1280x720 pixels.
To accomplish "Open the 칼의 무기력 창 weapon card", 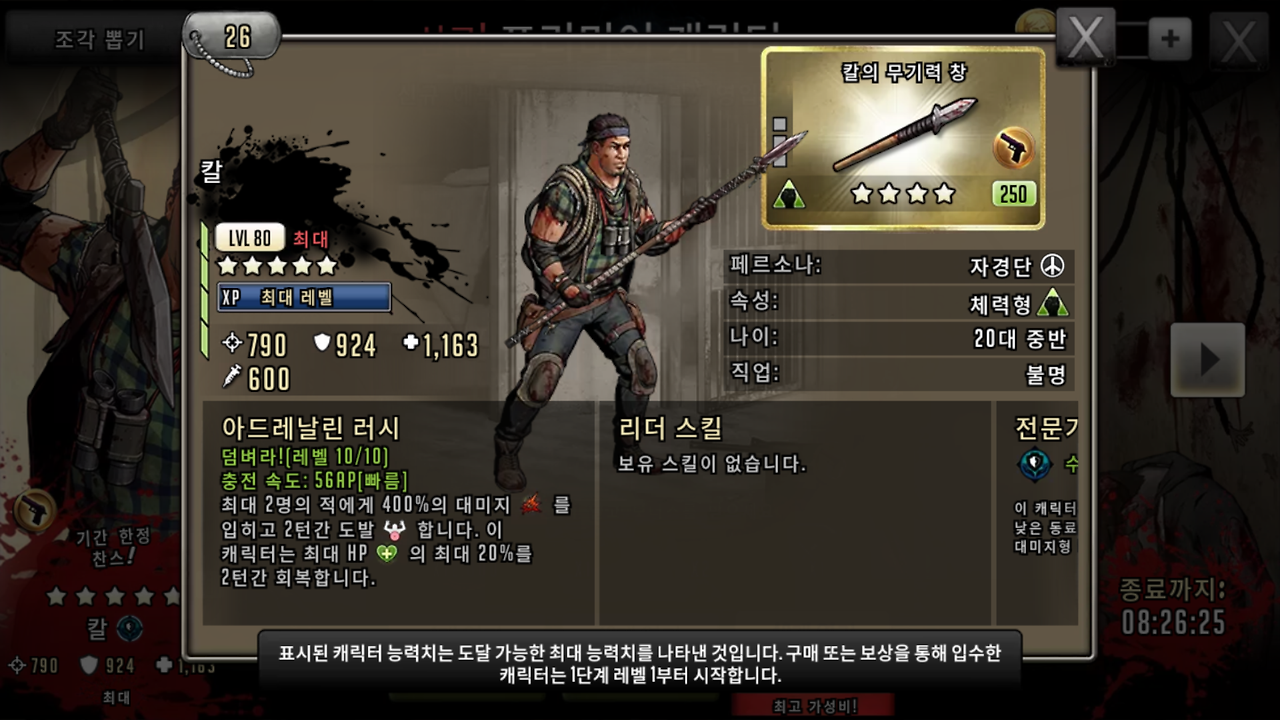I will click(x=903, y=137).
